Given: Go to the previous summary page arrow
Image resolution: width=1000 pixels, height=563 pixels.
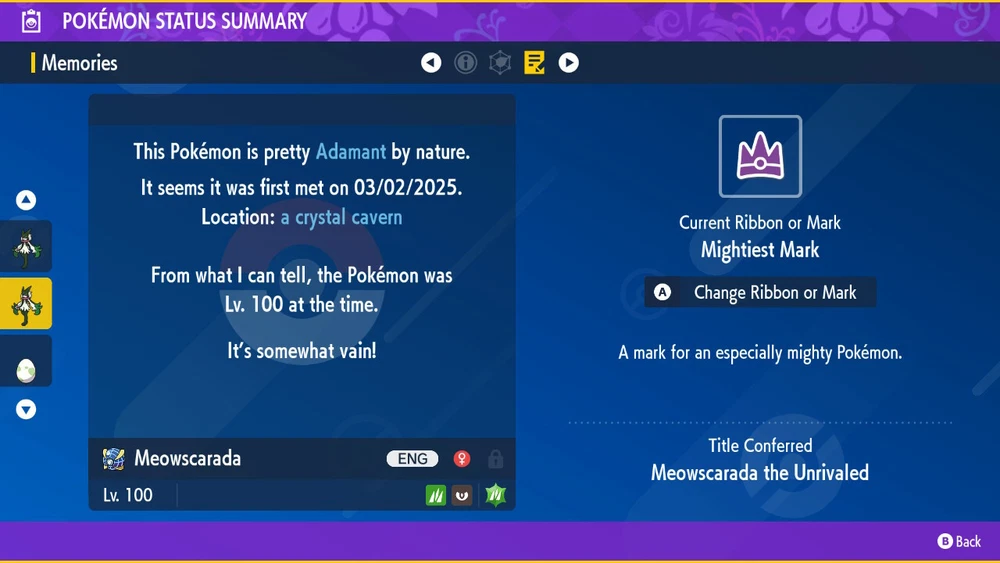Looking at the screenshot, I should pyautogui.click(x=431, y=63).
